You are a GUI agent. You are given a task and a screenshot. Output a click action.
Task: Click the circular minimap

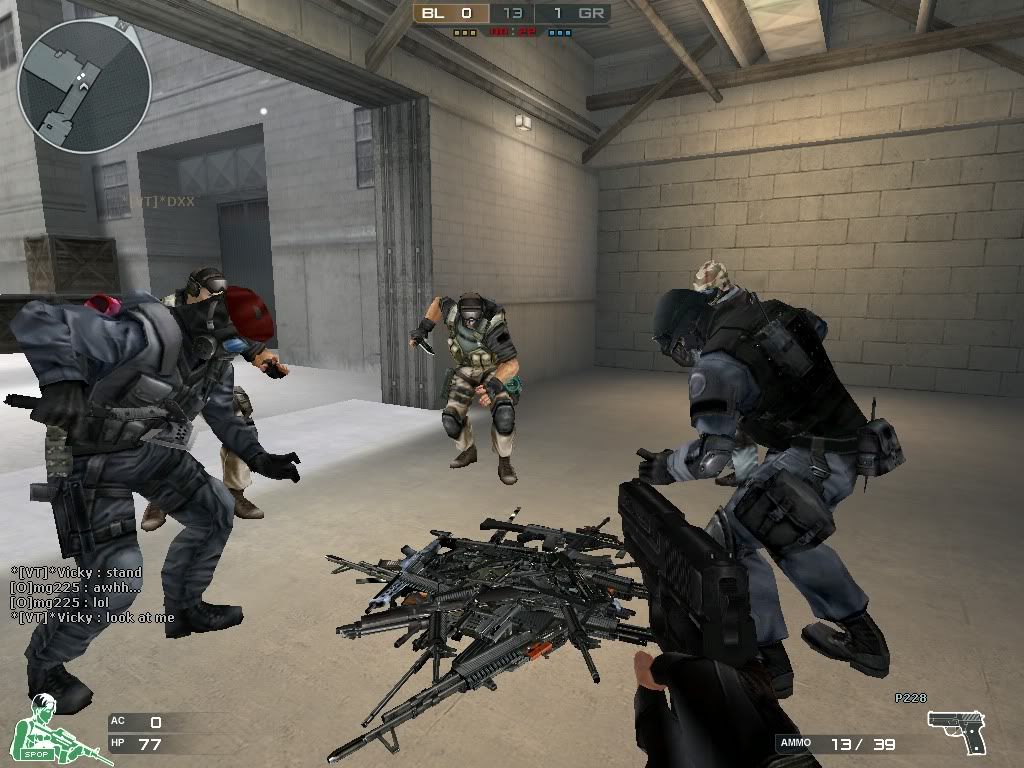point(84,86)
